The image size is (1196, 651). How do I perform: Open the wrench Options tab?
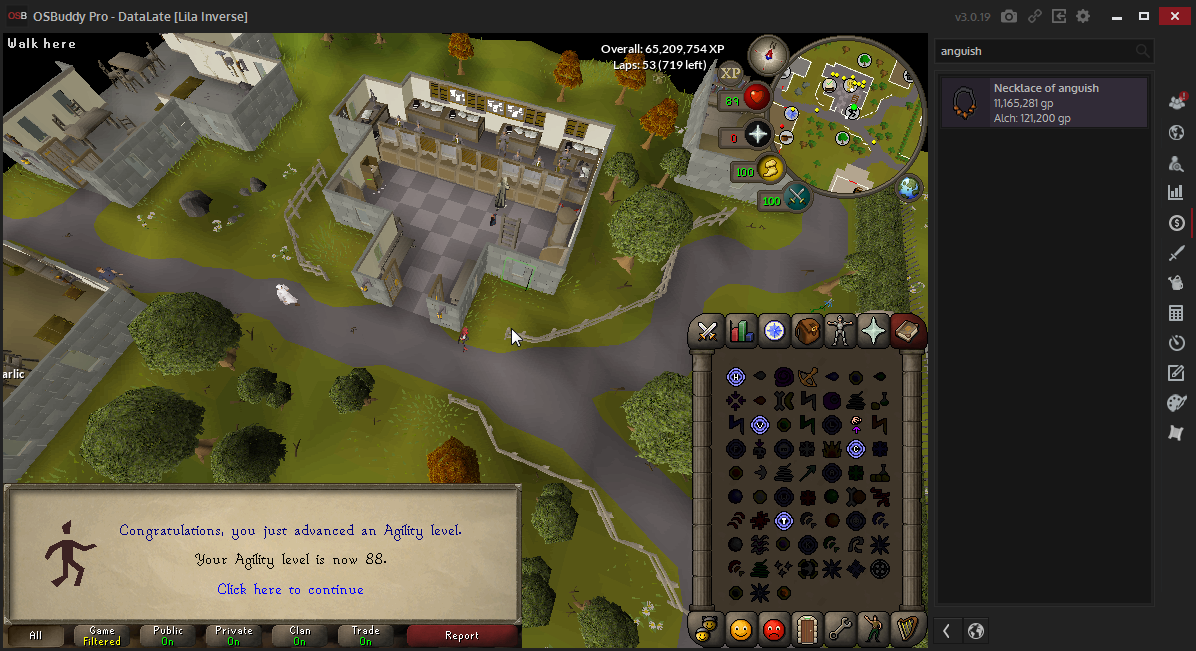click(839, 630)
